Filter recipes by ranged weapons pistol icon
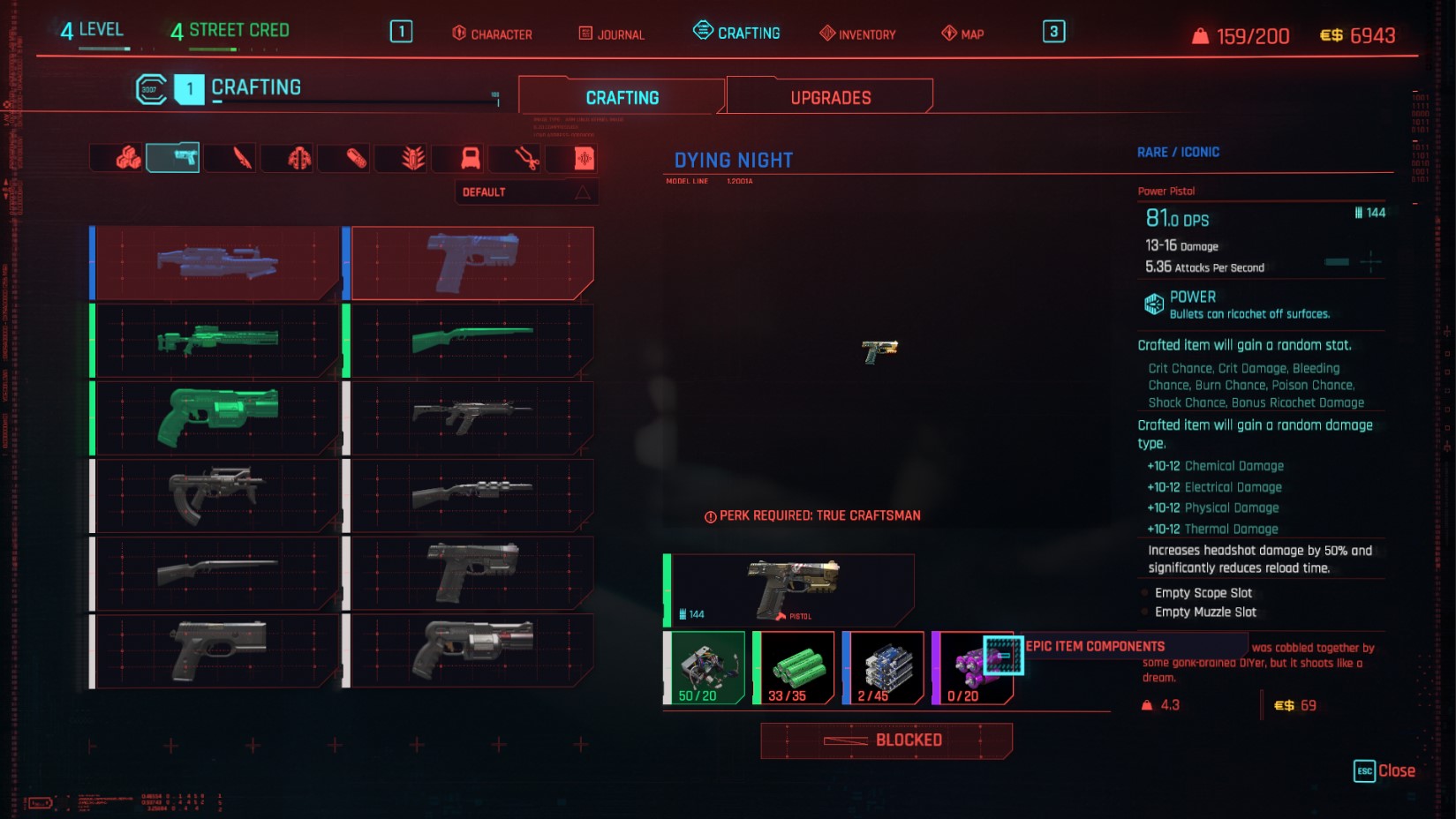The width and height of the screenshot is (1456, 819). tap(173, 158)
